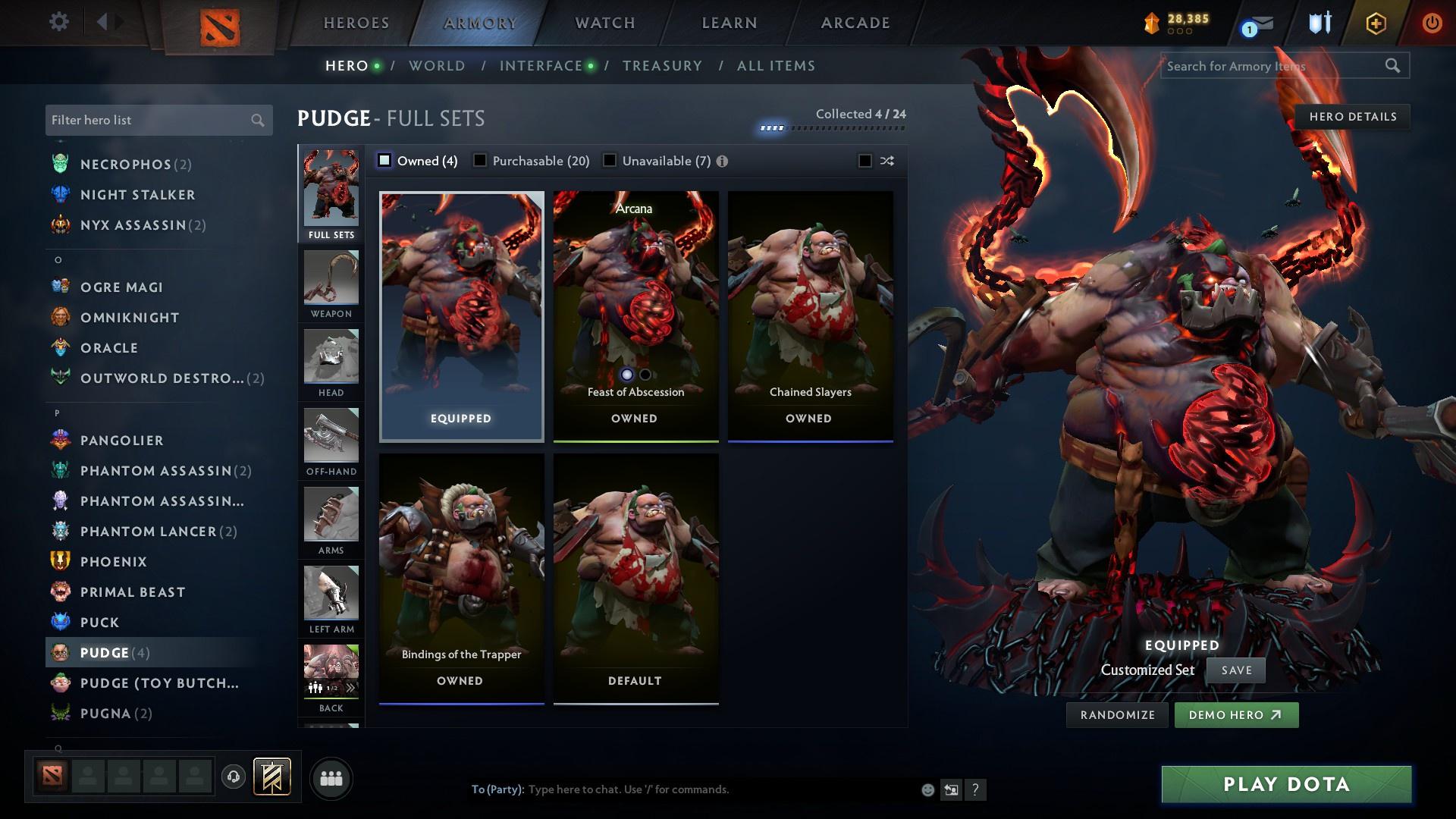Click the voice chat headphones icon

pos(232,777)
